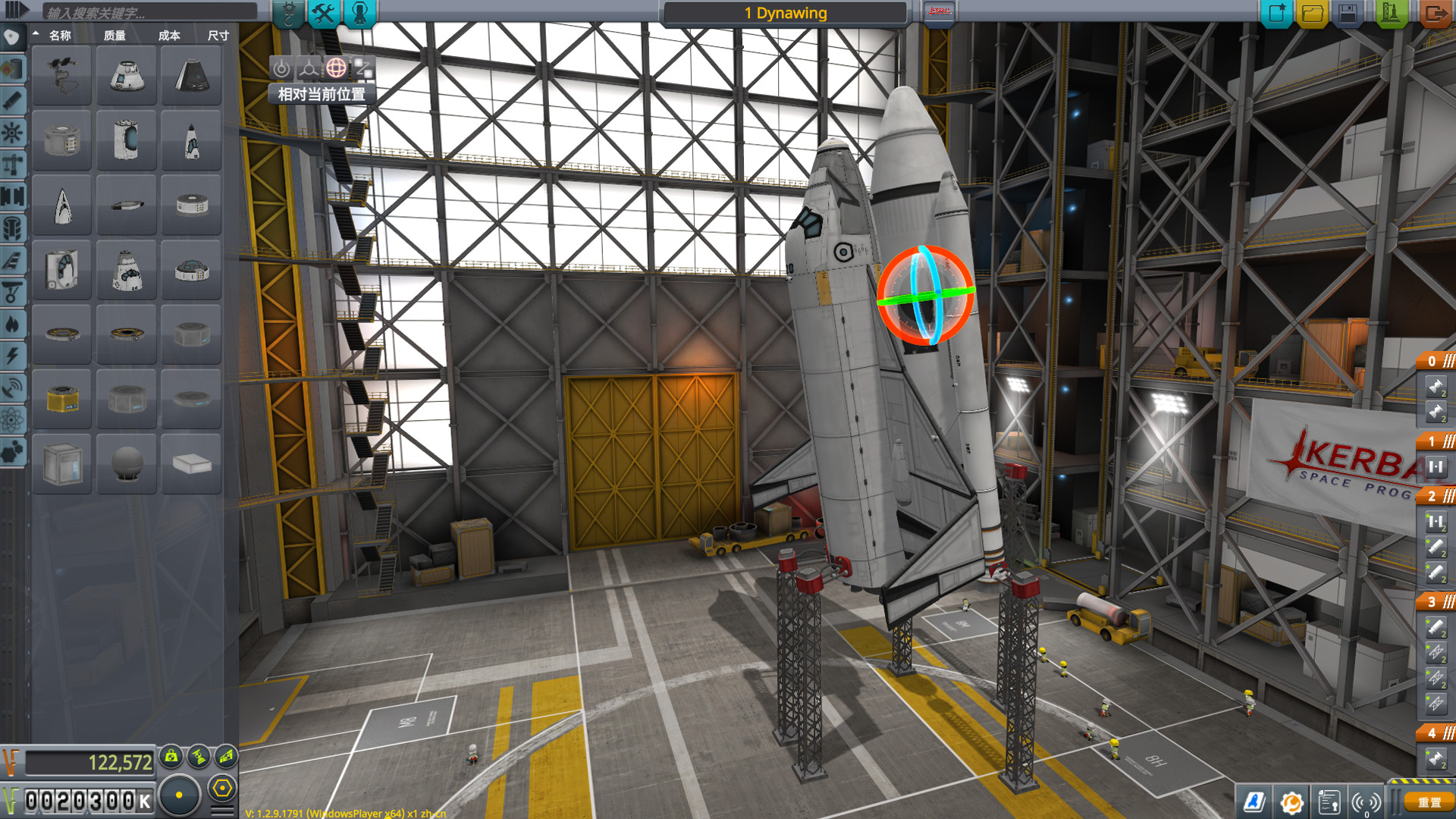Toggle angle snap hexagon button

coord(222,789)
